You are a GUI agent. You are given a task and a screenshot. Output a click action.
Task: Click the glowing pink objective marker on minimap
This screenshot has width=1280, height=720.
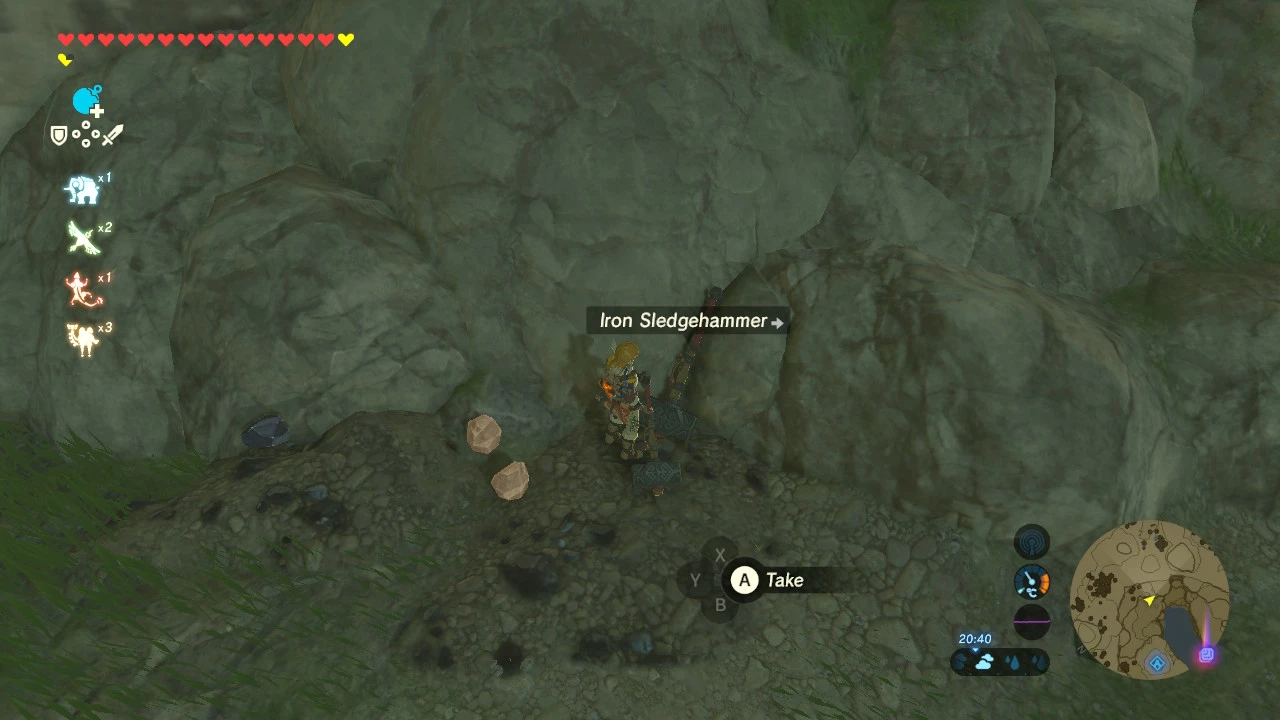click(x=1206, y=655)
